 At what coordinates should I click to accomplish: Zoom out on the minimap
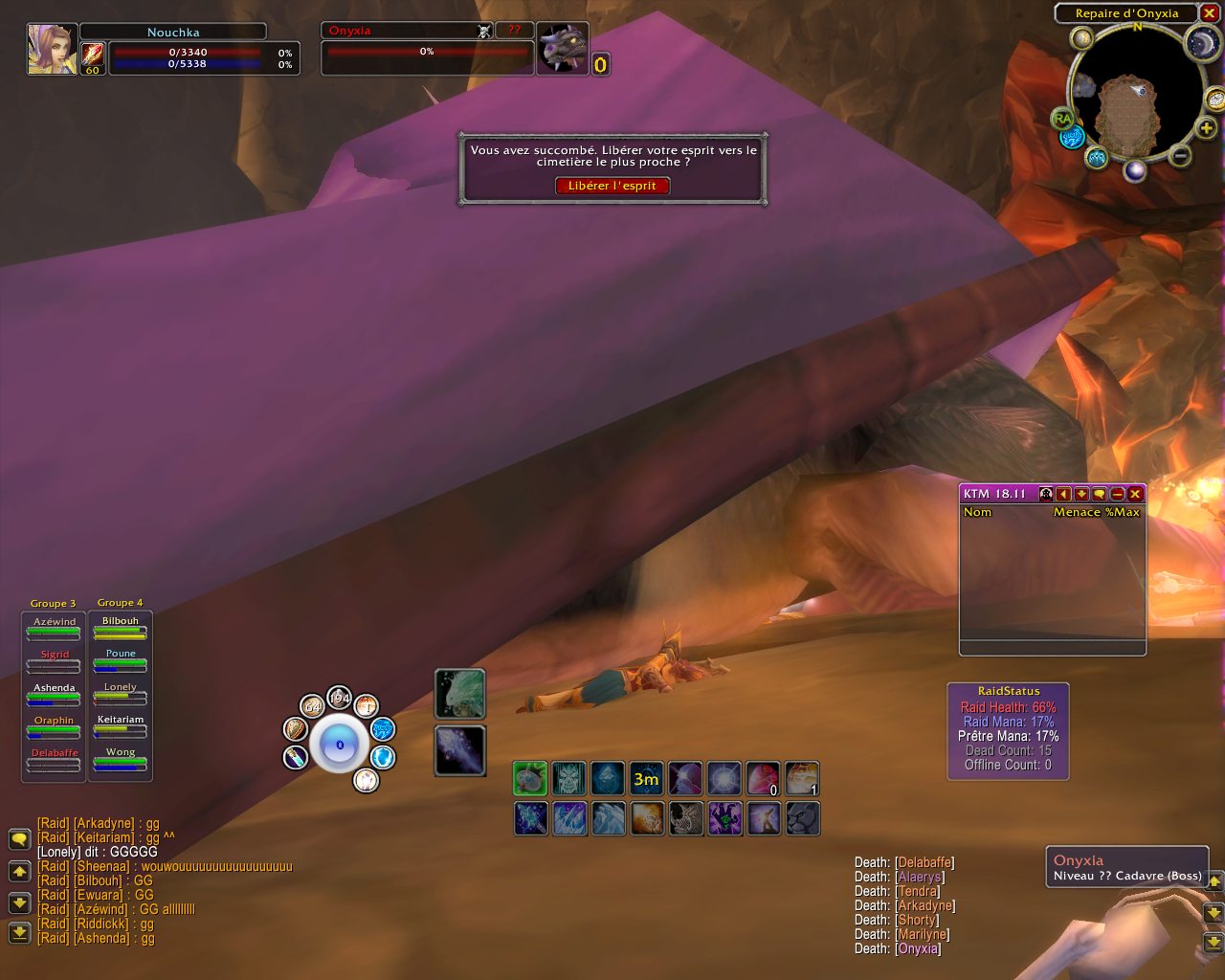1180,155
